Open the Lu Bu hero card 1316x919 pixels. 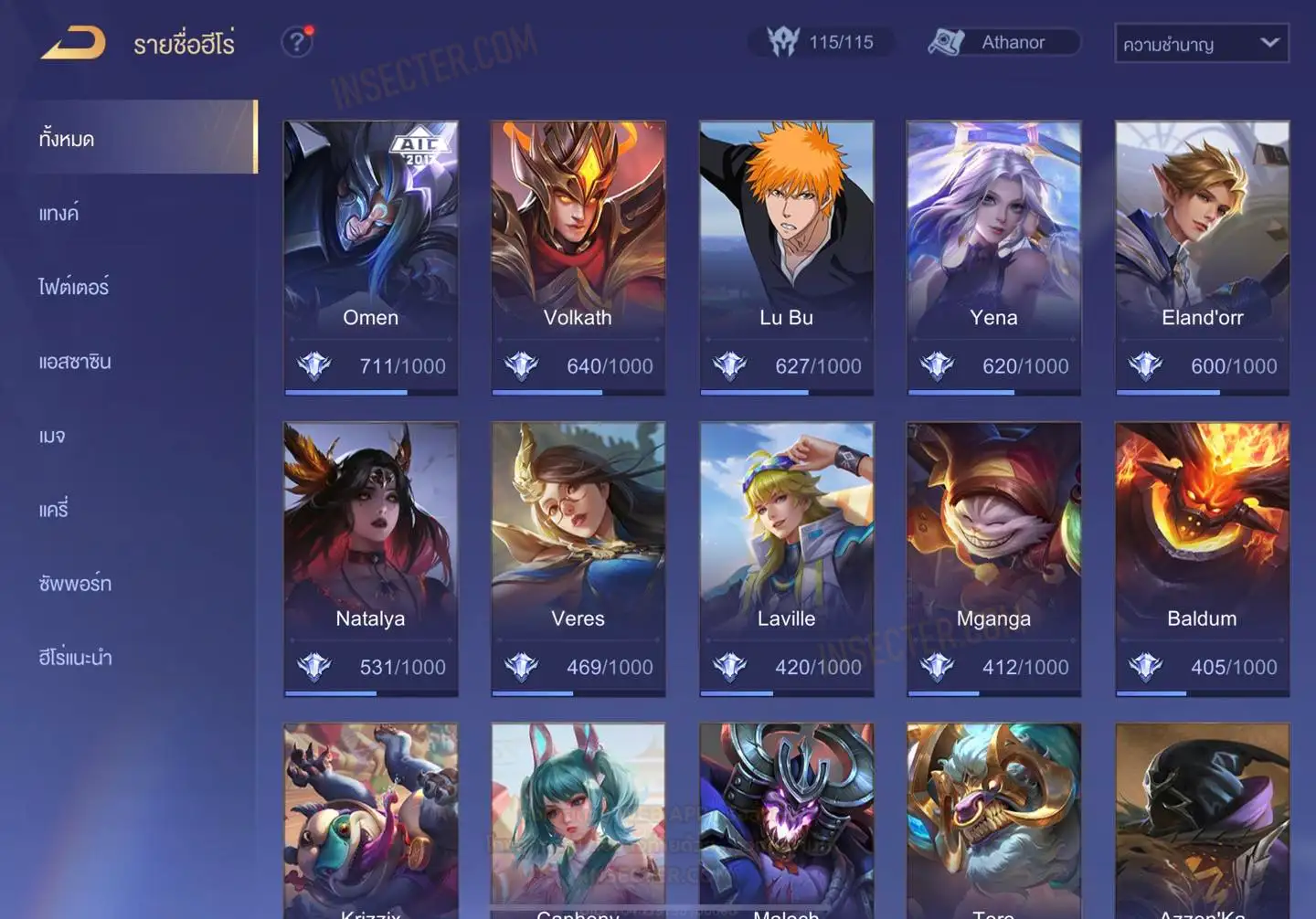[x=786, y=258]
